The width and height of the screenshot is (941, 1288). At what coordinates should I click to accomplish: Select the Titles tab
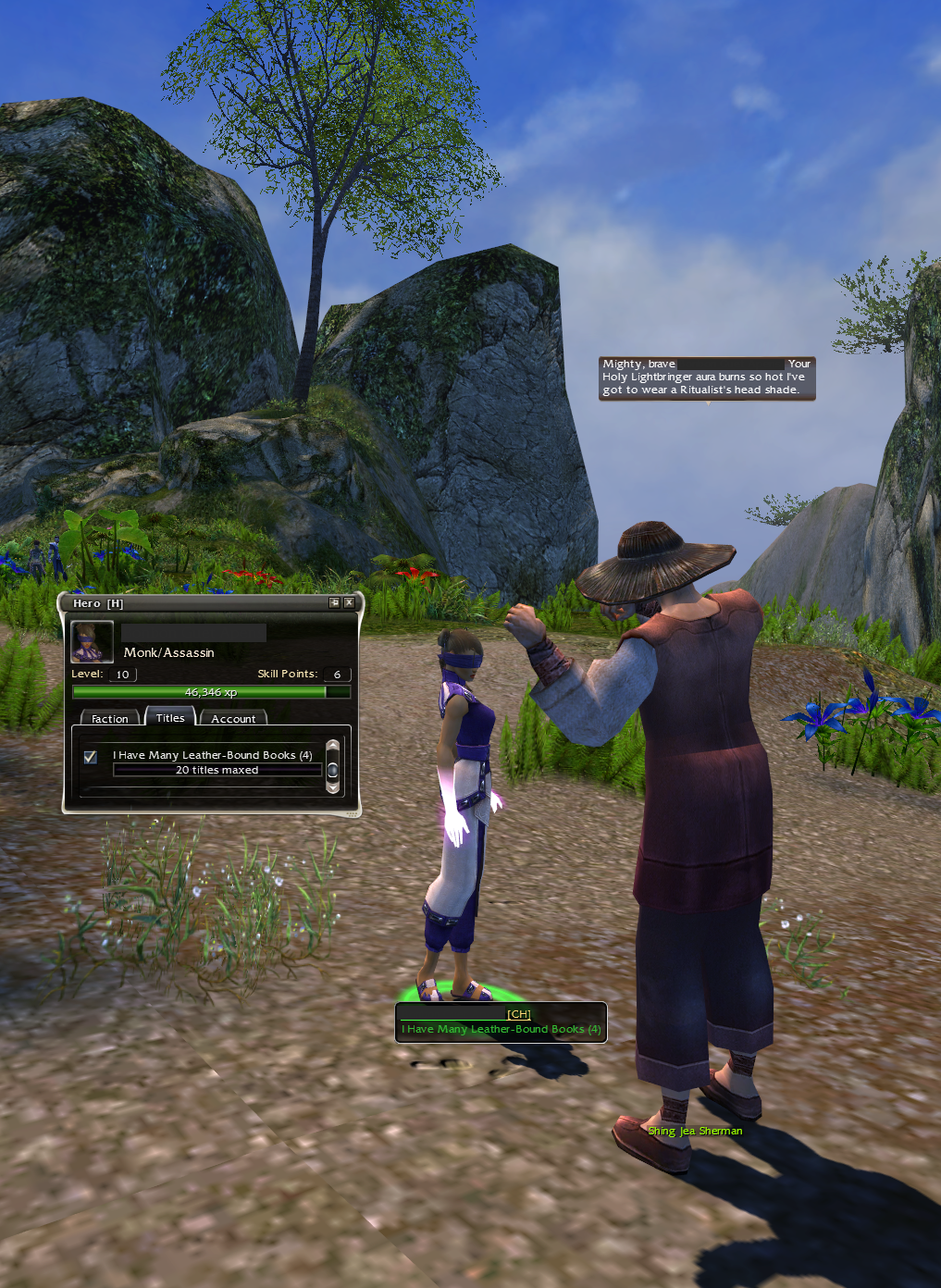click(x=170, y=717)
